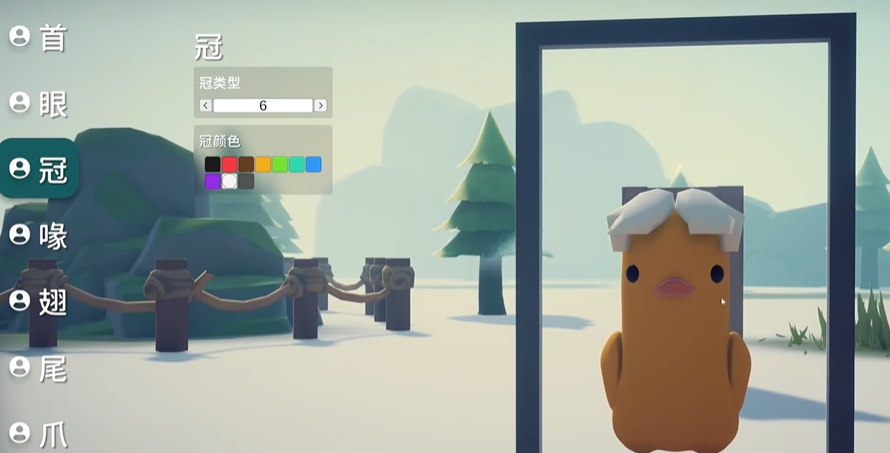Screen dimensions: 890x453
Task: Click the white crest color swatch
Action: pos(229,181)
